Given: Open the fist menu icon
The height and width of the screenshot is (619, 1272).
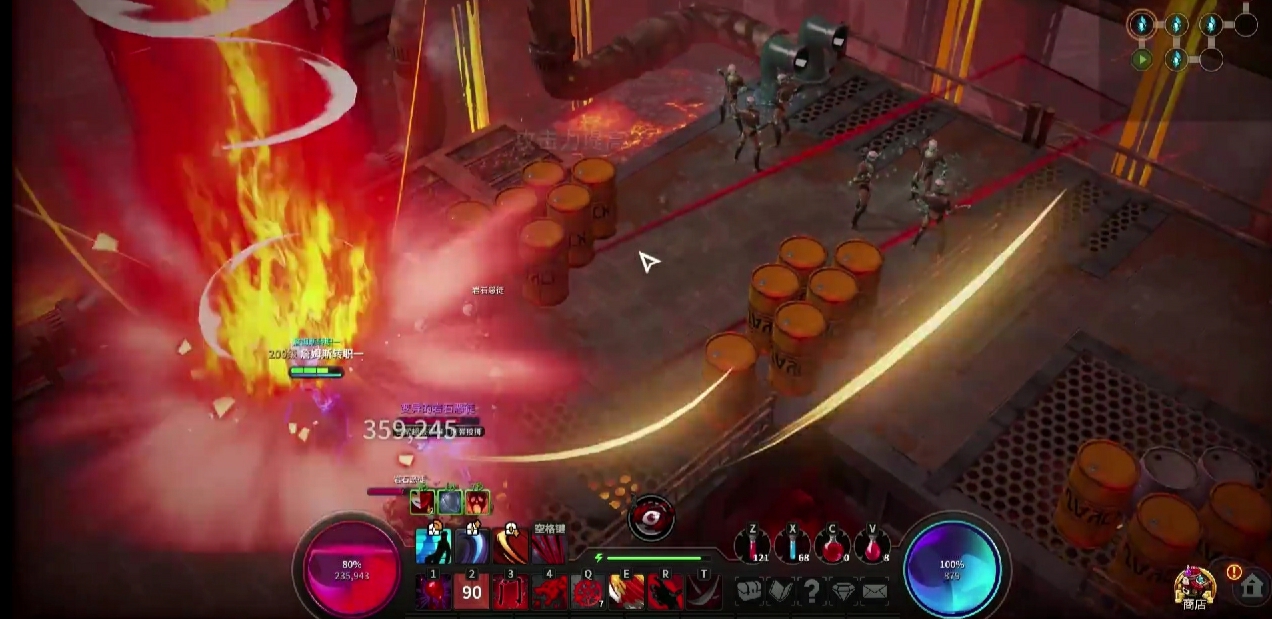Looking at the screenshot, I should [x=749, y=591].
